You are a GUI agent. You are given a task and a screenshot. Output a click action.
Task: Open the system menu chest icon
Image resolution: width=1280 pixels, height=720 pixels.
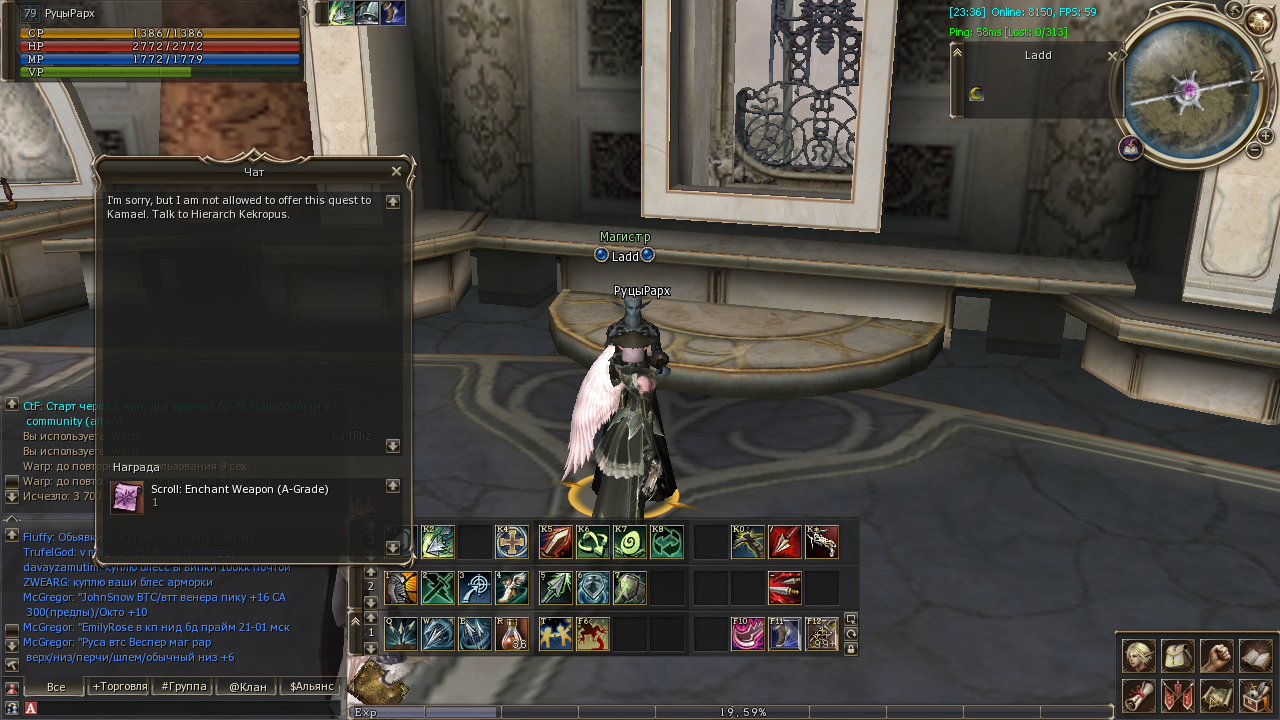pyautogui.click(x=1256, y=695)
